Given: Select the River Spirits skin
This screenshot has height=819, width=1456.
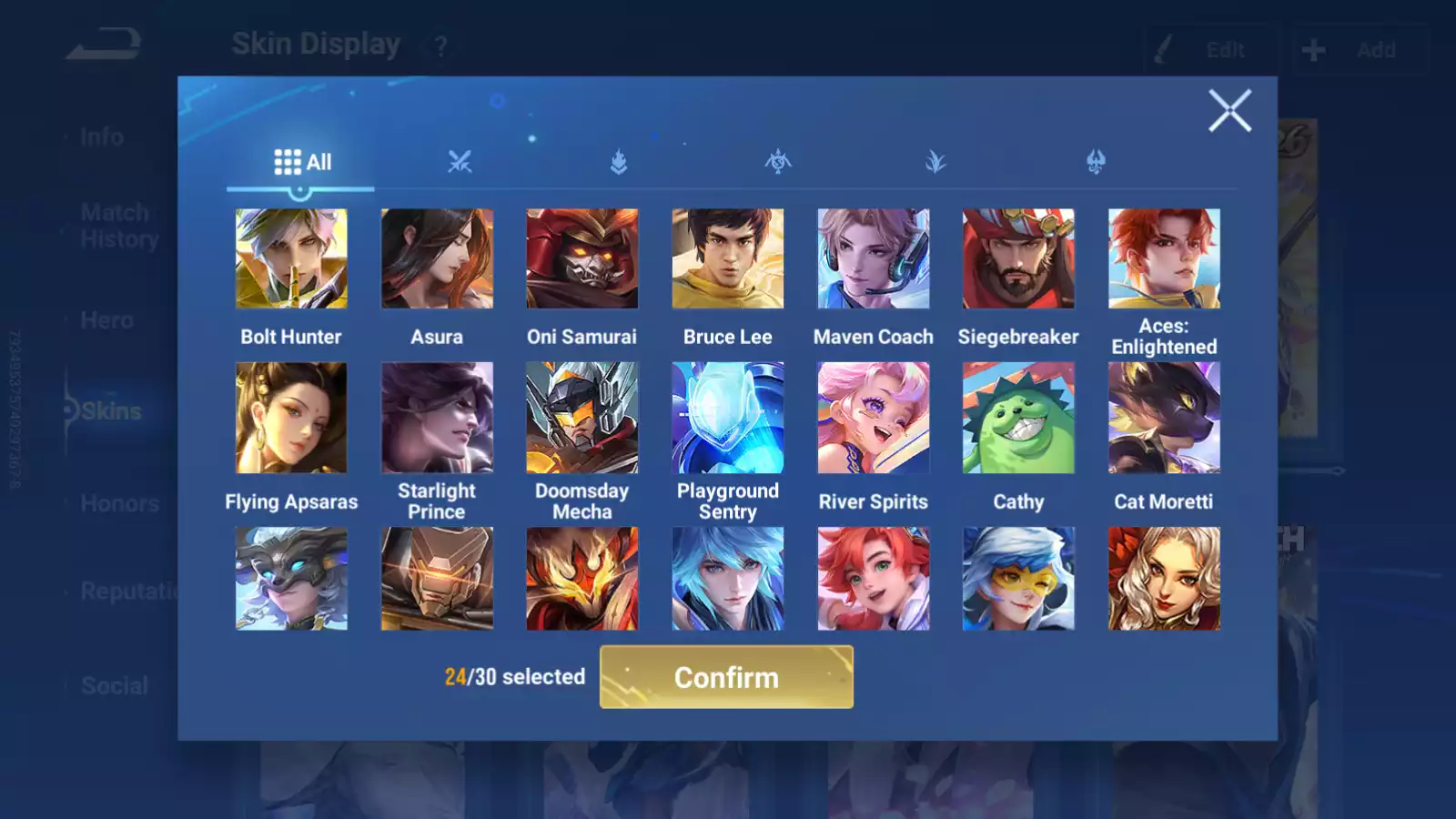Looking at the screenshot, I should (x=874, y=419).
